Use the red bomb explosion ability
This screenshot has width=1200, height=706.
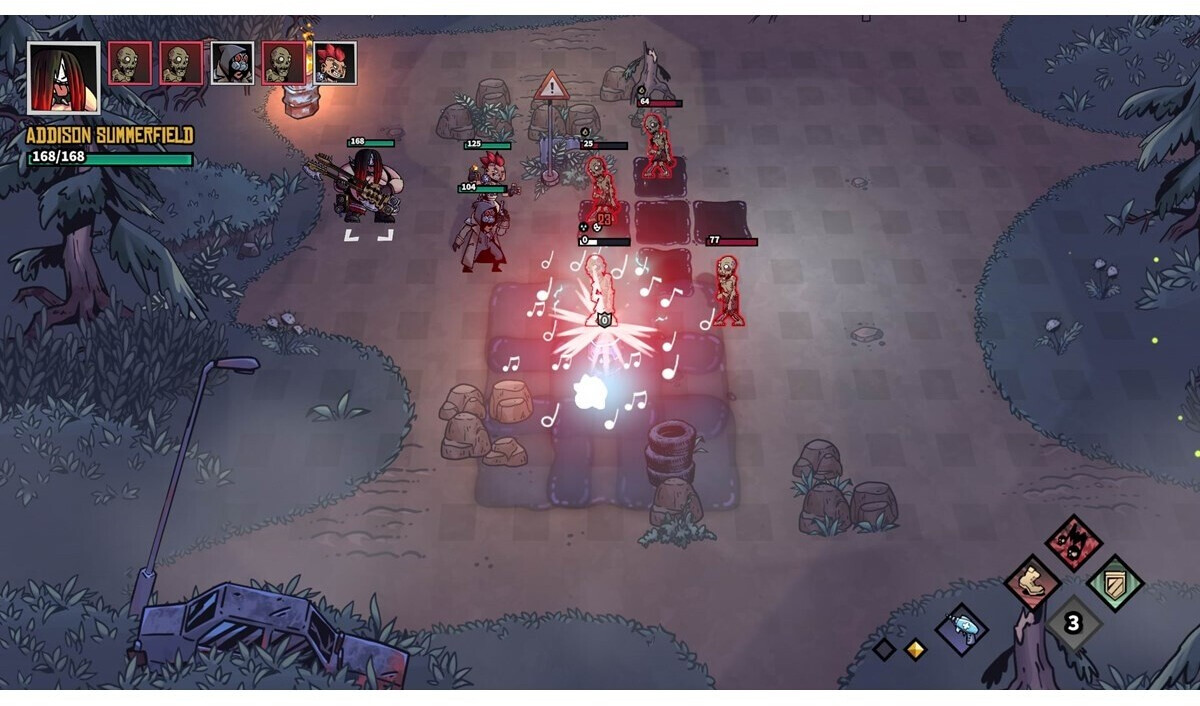click(1074, 543)
